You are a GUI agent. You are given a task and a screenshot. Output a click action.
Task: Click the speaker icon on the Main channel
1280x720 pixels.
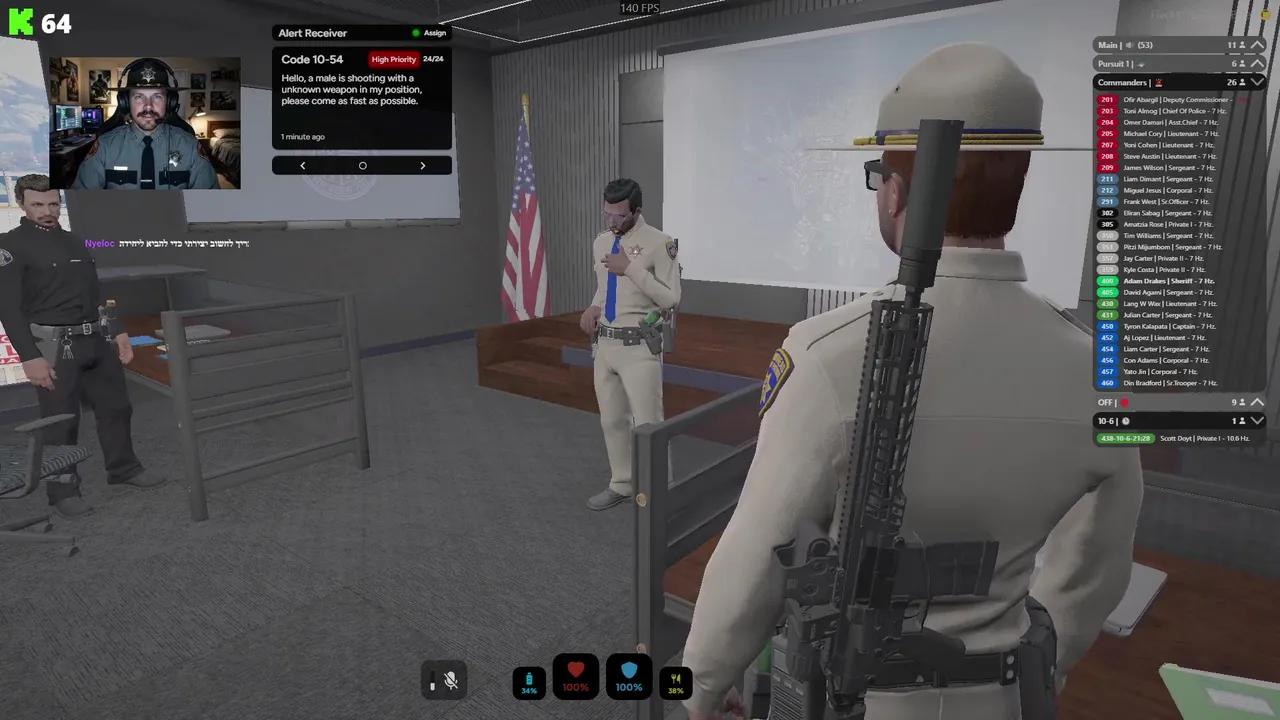coord(1128,44)
